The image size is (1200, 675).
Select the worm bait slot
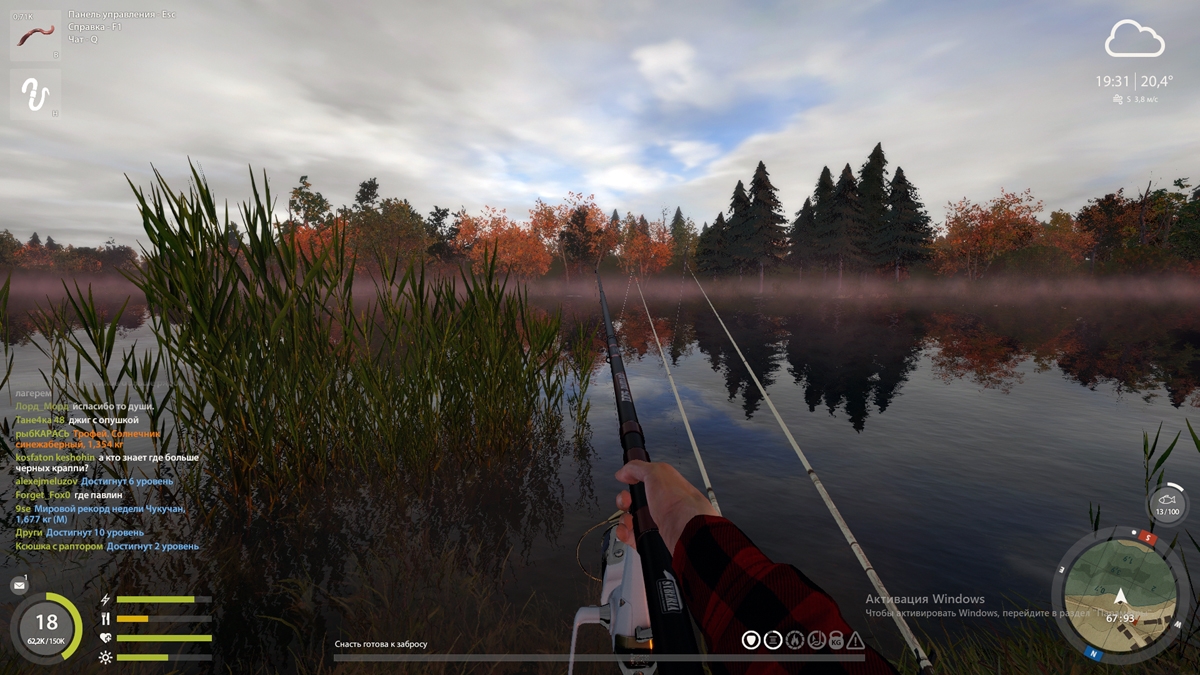35,35
